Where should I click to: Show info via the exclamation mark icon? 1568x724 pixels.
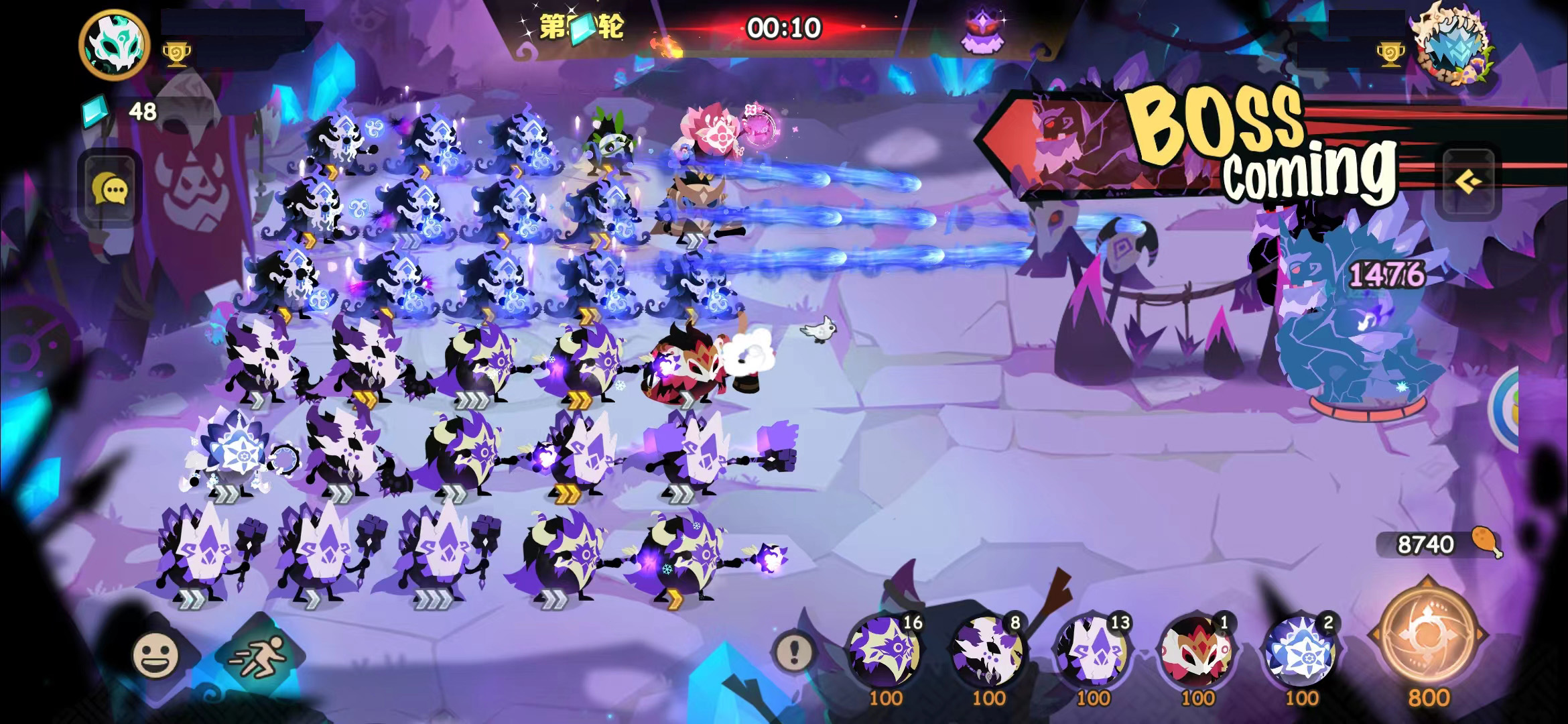point(795,649)
